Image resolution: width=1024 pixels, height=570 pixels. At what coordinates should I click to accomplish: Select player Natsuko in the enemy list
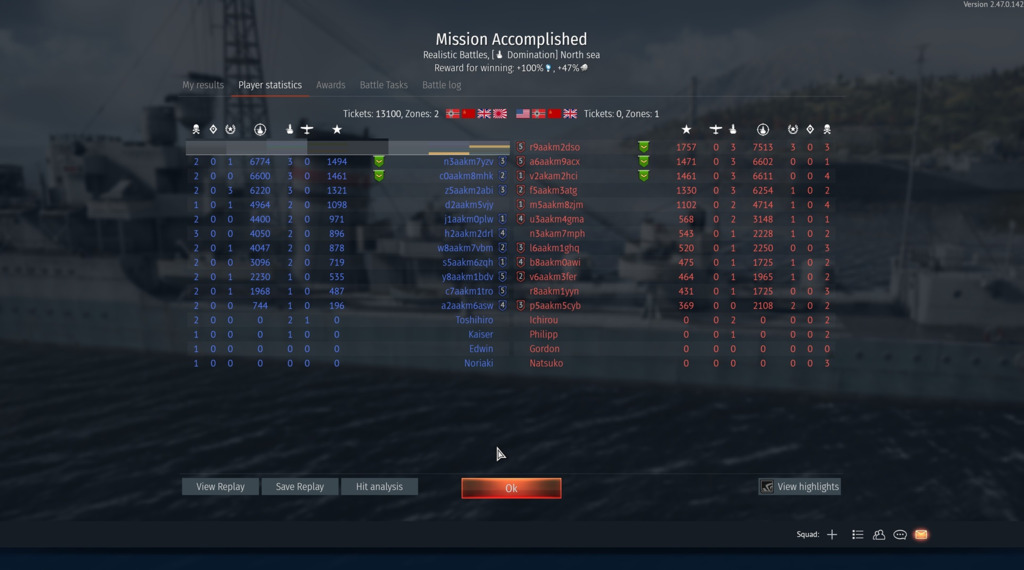click(546, 363)
